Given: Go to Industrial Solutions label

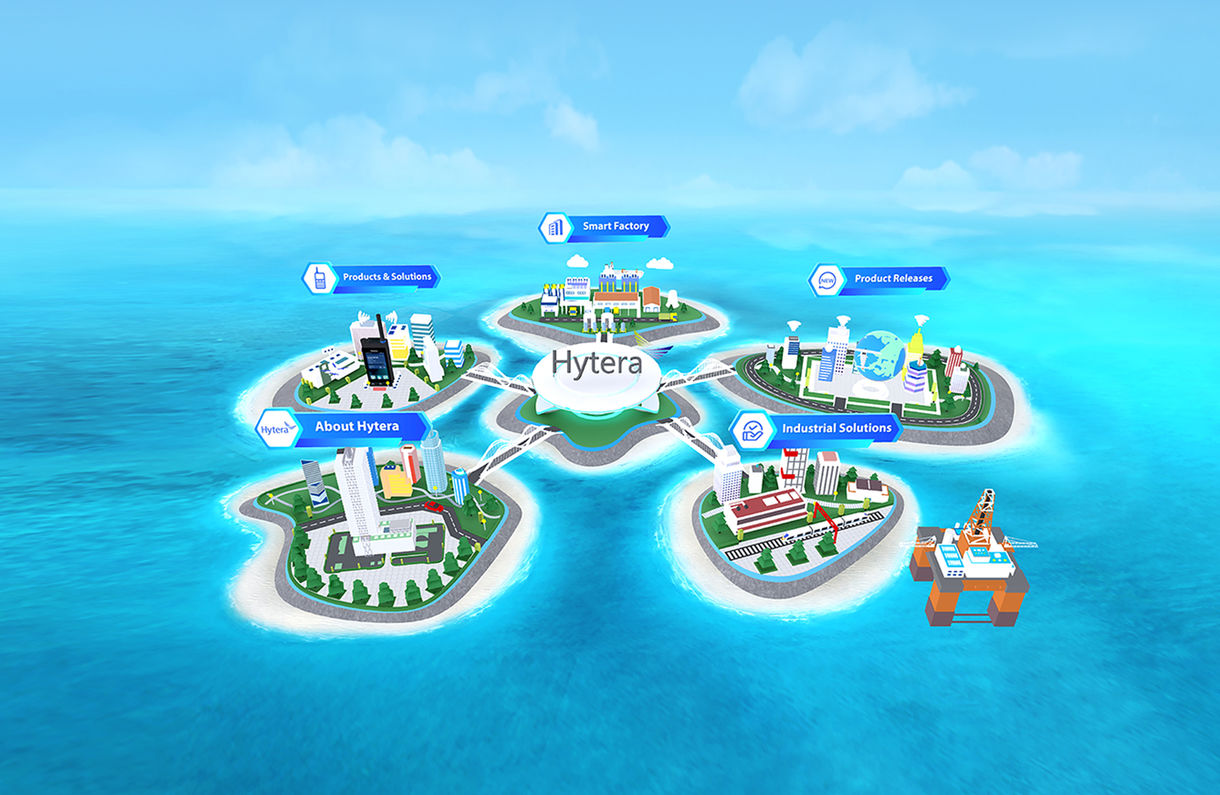Looking at the screenshot, I should 835,428.
